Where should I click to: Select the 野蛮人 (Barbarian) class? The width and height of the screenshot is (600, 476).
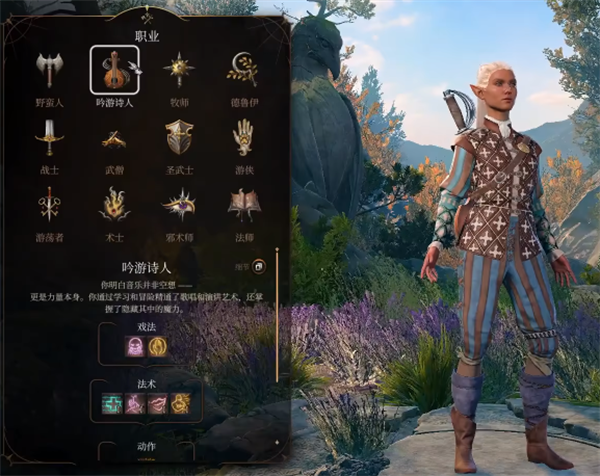(x=49, y=70)
